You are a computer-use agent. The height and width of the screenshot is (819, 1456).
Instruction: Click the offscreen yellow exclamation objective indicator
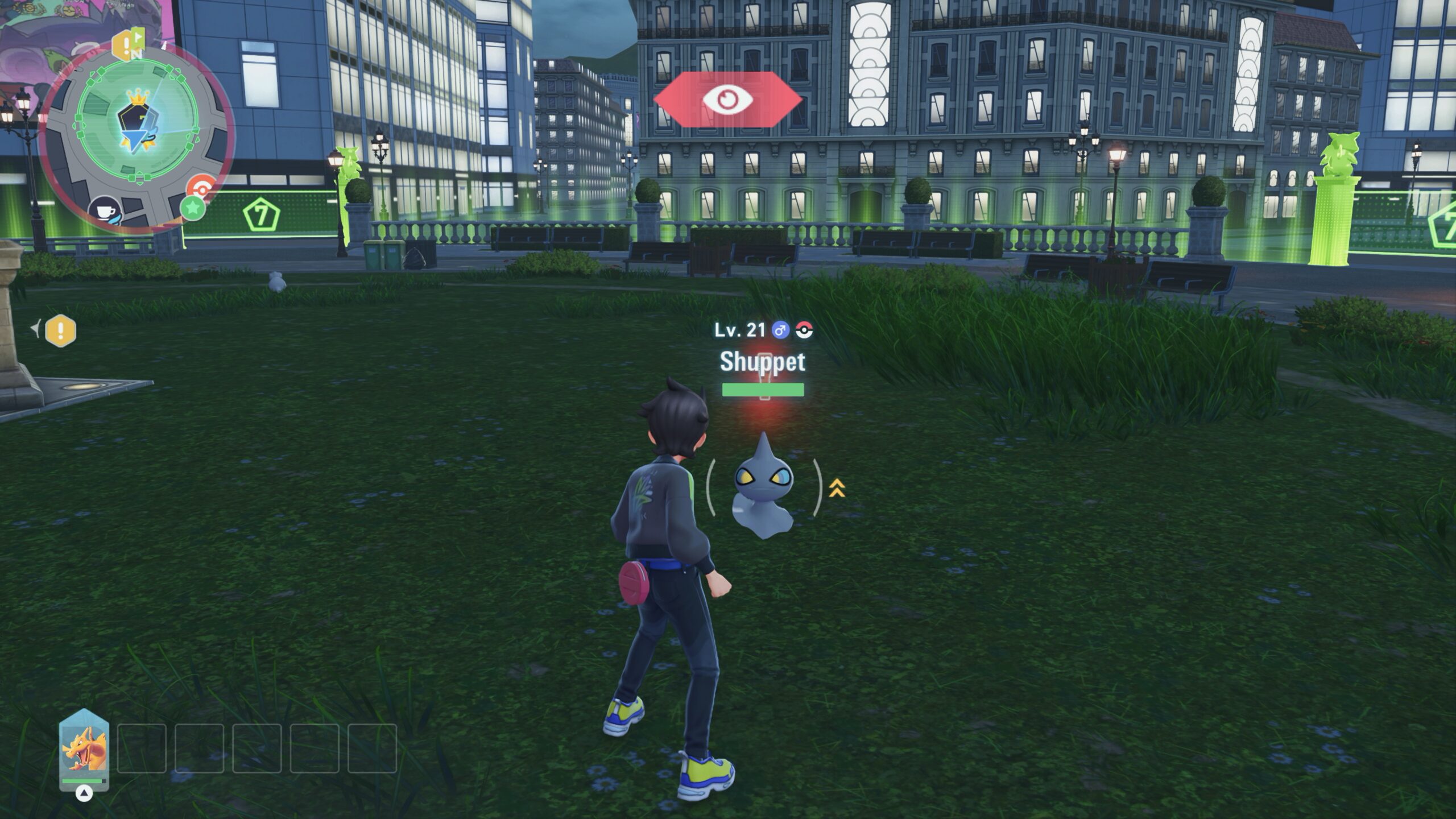pyautogui.click(x=60, y=330)
